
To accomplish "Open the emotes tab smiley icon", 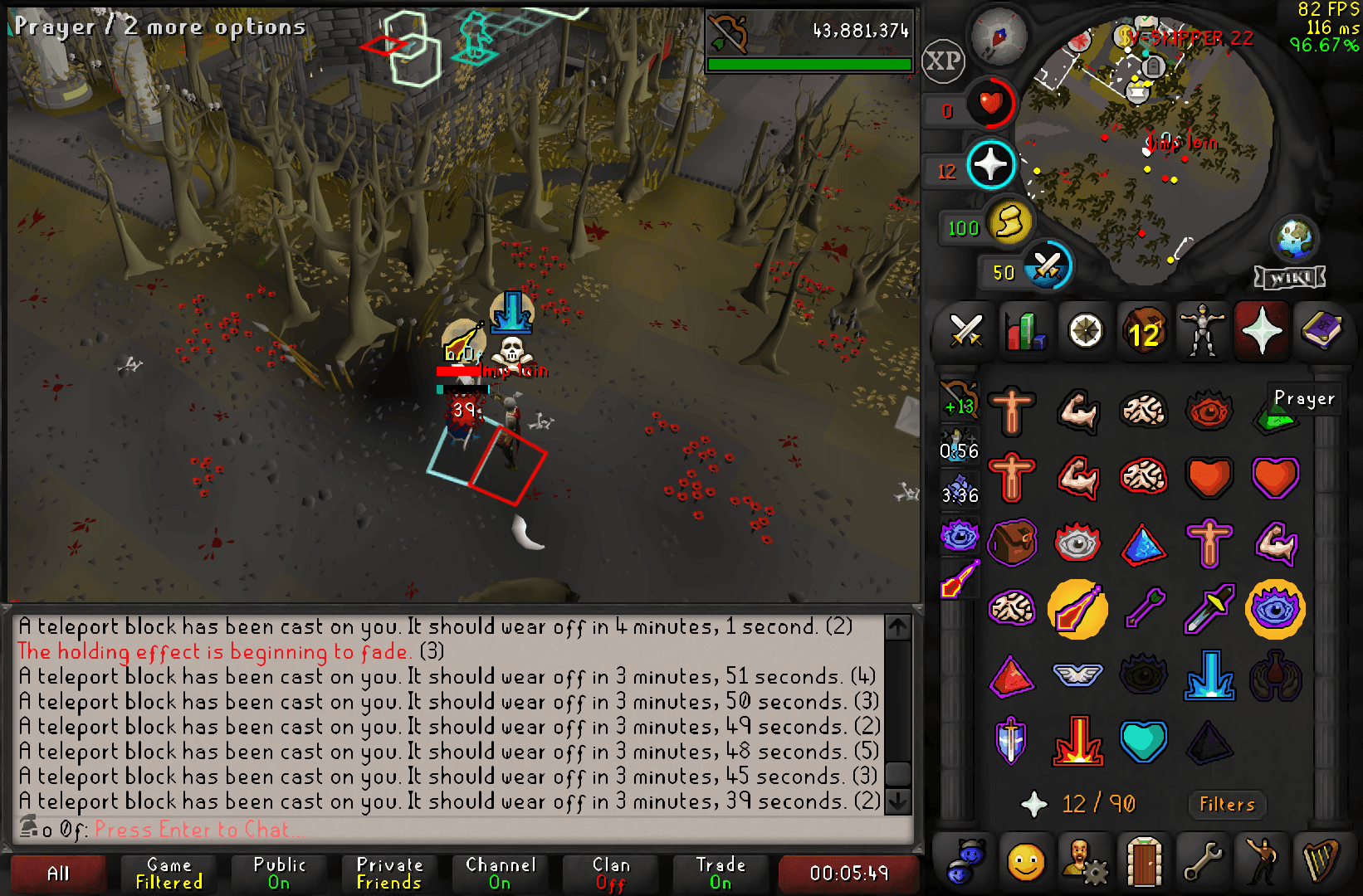I will [1026, 861].
